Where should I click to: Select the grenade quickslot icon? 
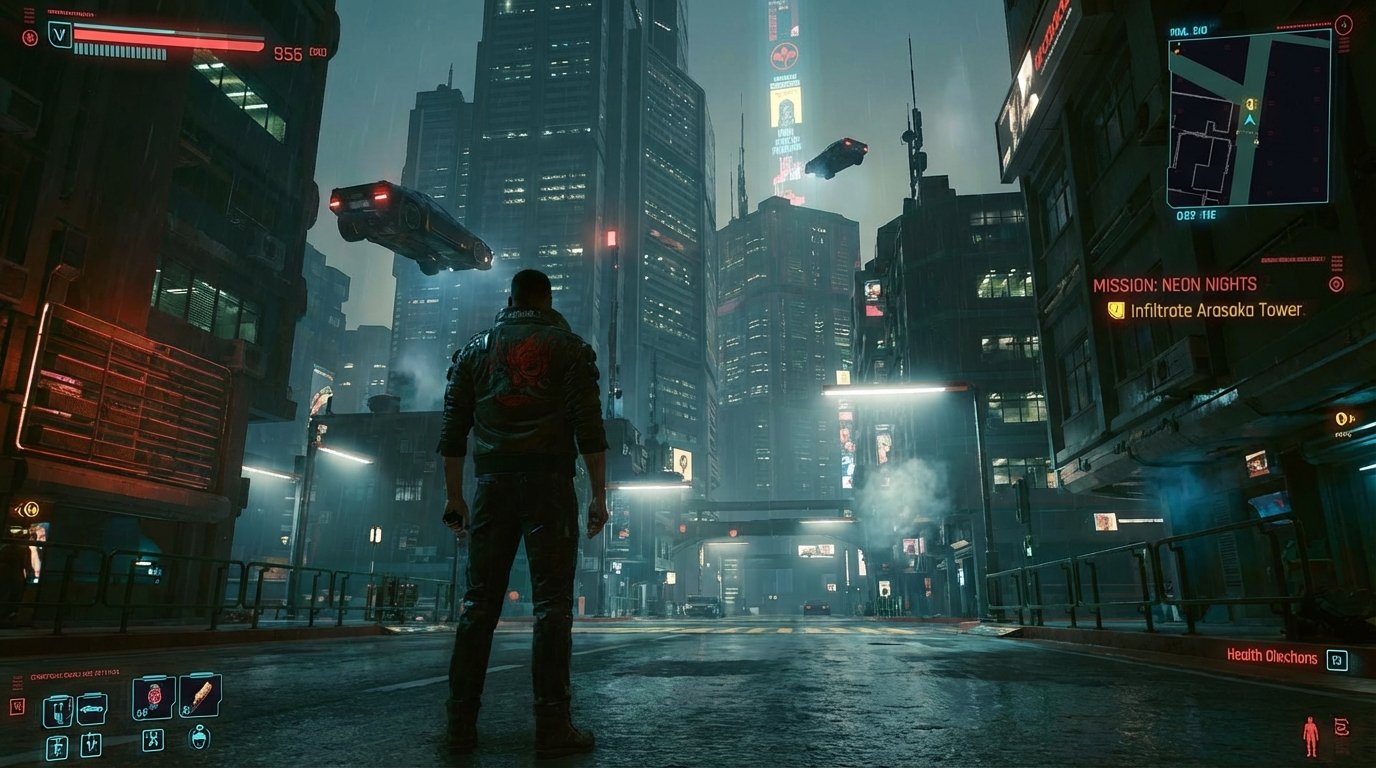point(153,698)
